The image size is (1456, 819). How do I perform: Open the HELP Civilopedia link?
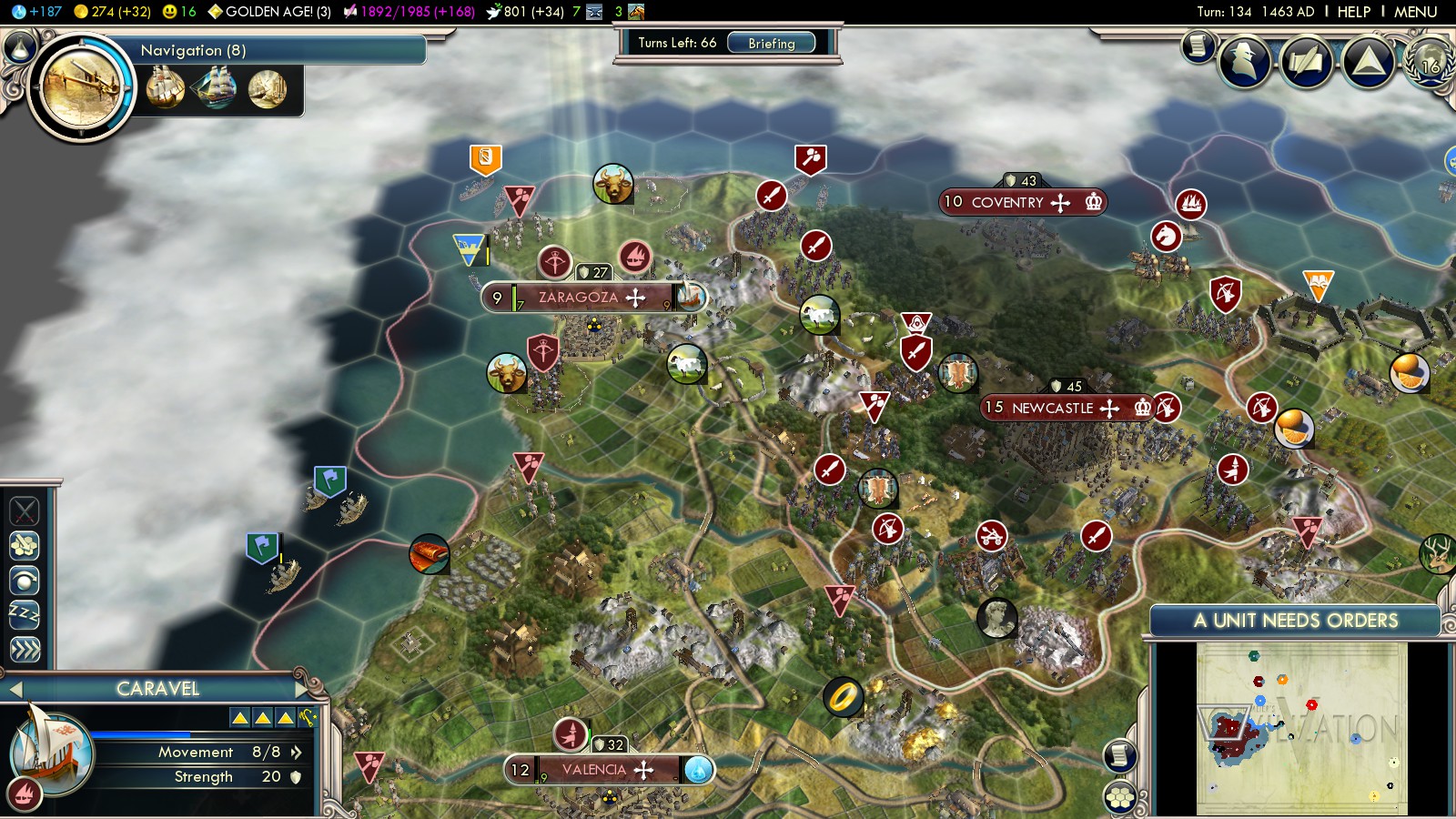click(1353, 12)
